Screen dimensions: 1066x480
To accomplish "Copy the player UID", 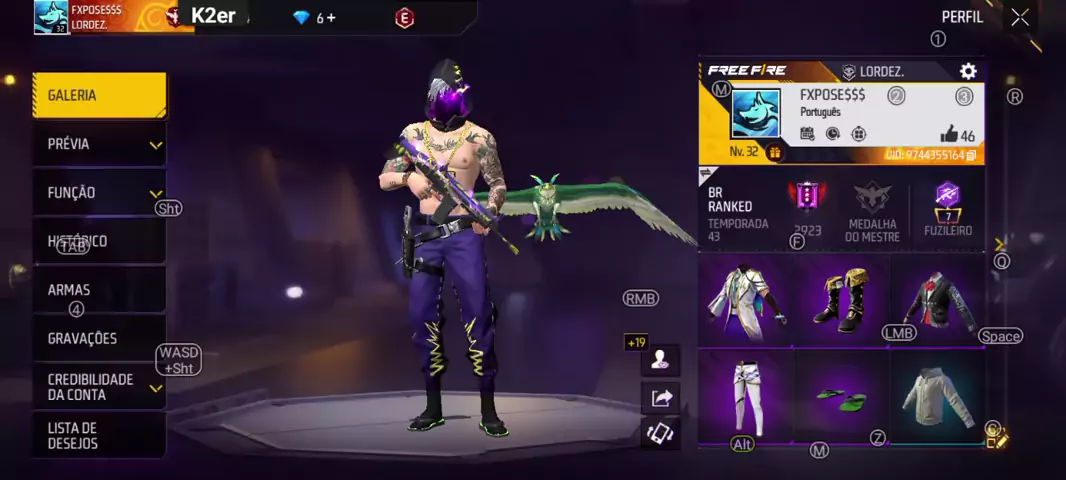I will point(970,155).
